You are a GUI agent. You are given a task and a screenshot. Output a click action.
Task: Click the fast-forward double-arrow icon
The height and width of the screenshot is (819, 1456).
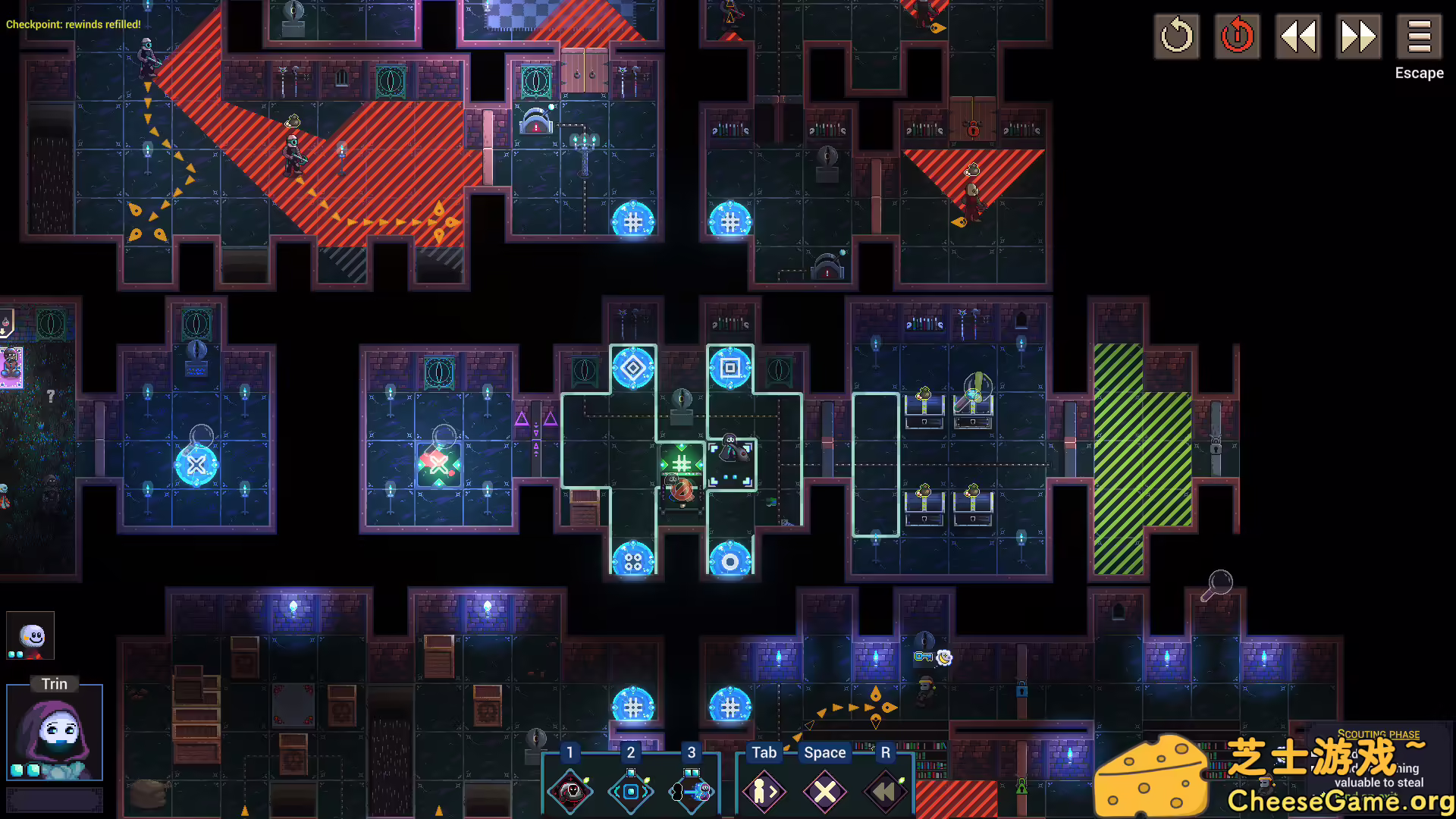[1358, 36]
